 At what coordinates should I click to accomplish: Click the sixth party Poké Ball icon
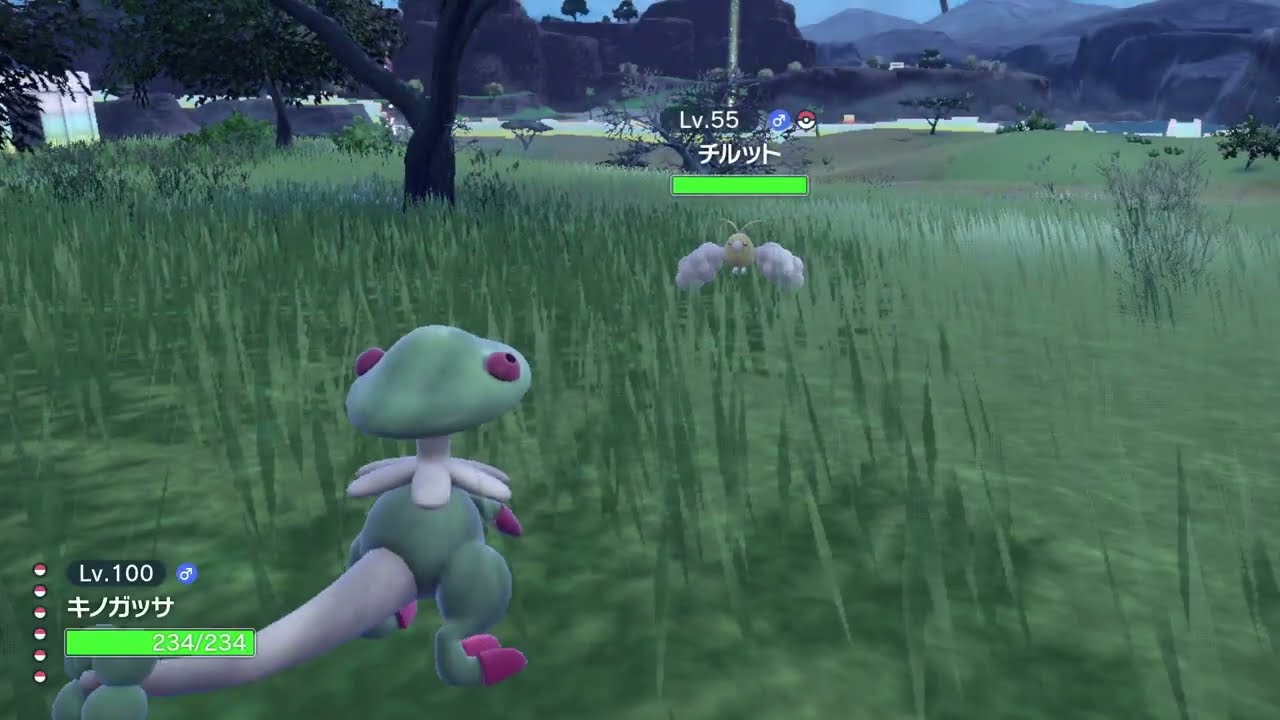tap(39, 675)
